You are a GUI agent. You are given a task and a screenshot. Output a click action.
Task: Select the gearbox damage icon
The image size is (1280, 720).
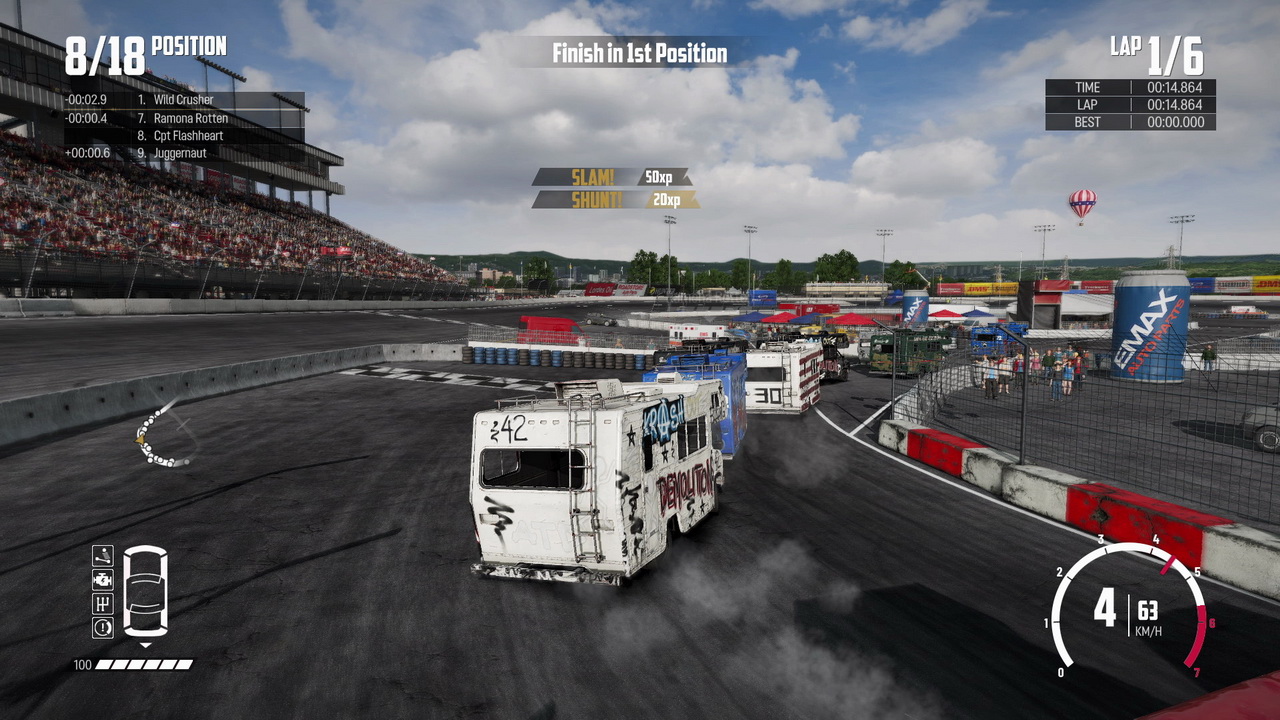(103, 604)
